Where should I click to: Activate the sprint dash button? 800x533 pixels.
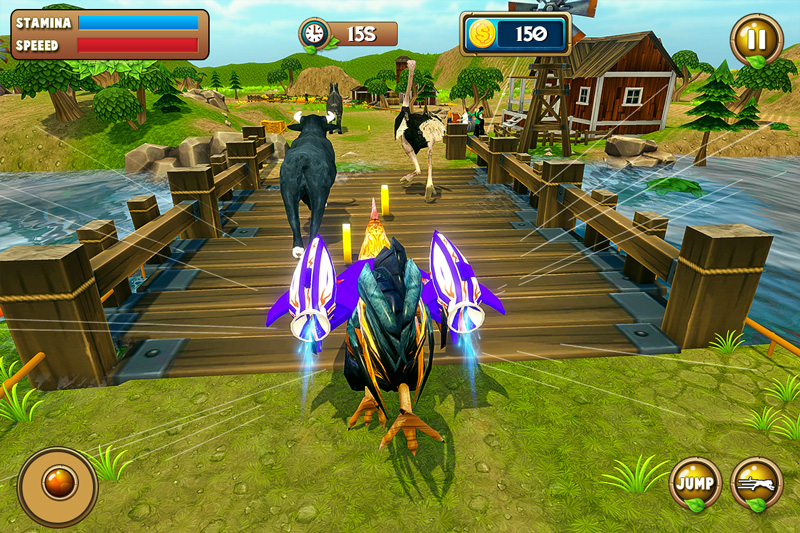(x=757, y=483)
